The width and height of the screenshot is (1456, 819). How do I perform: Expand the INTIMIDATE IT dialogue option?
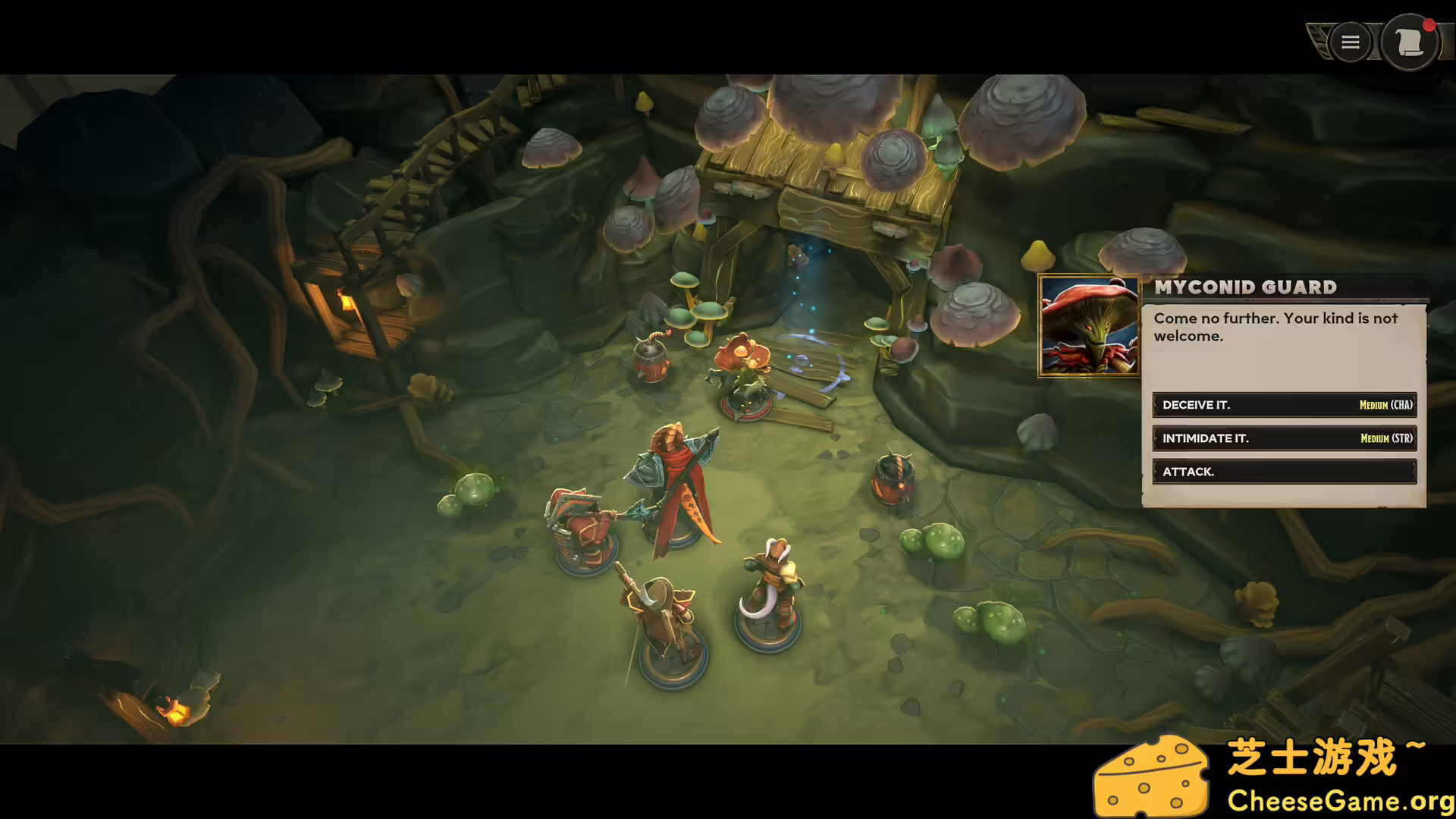point(1285,438)
